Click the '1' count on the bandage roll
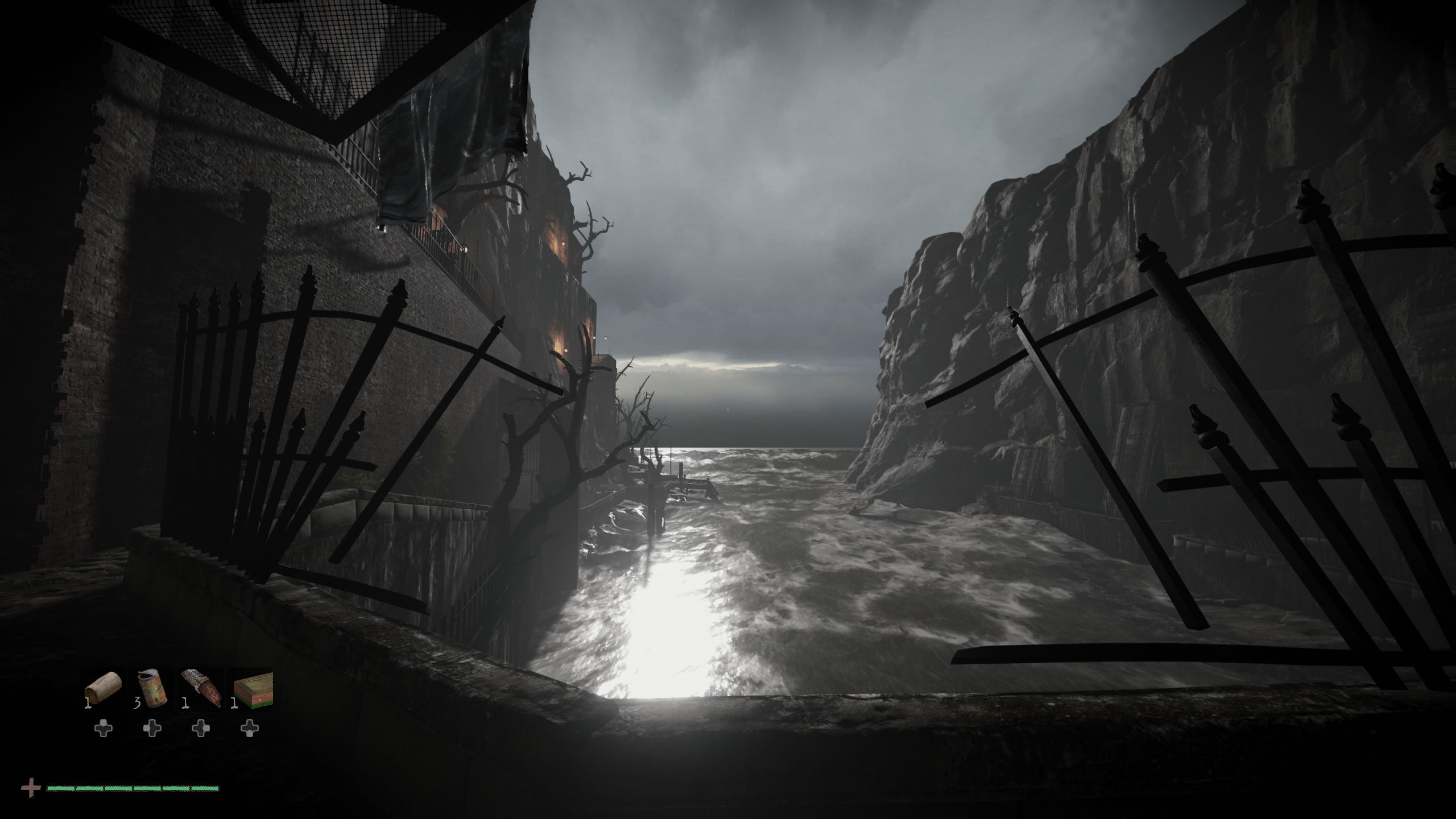This screenshot has width=1456, height=819. click(x=88, y=703)
